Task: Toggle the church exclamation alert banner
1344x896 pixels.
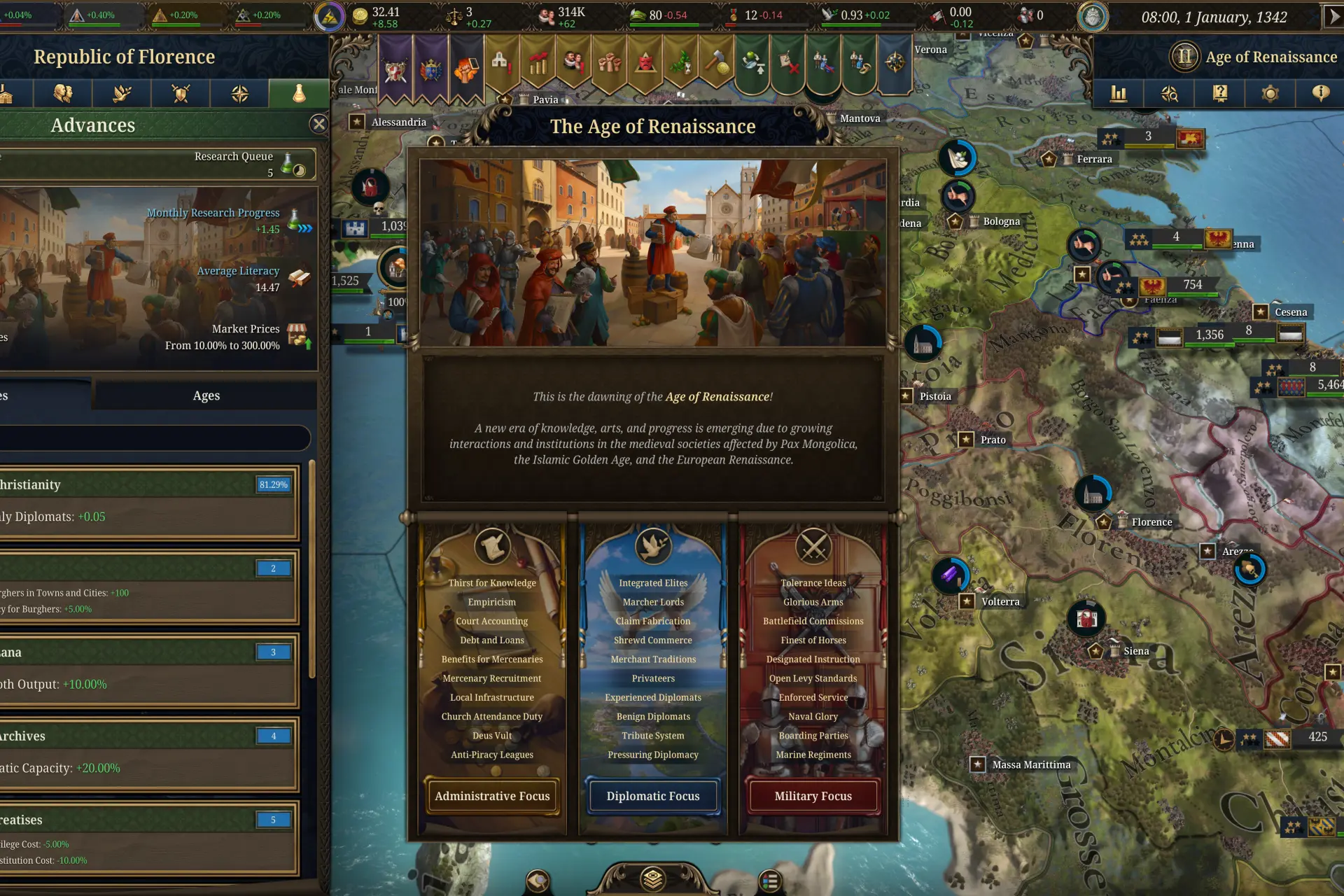Action: (499, 63)
